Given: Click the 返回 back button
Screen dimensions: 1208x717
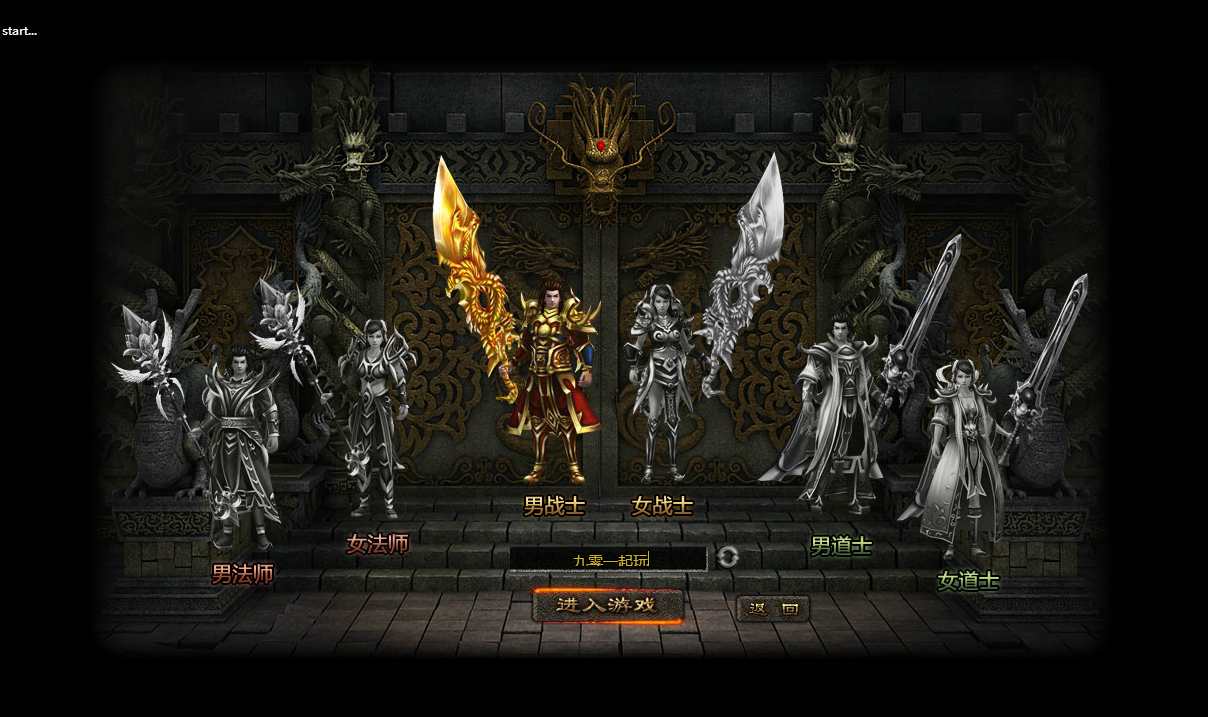Looking at the screenshot, I should [773, 608].
